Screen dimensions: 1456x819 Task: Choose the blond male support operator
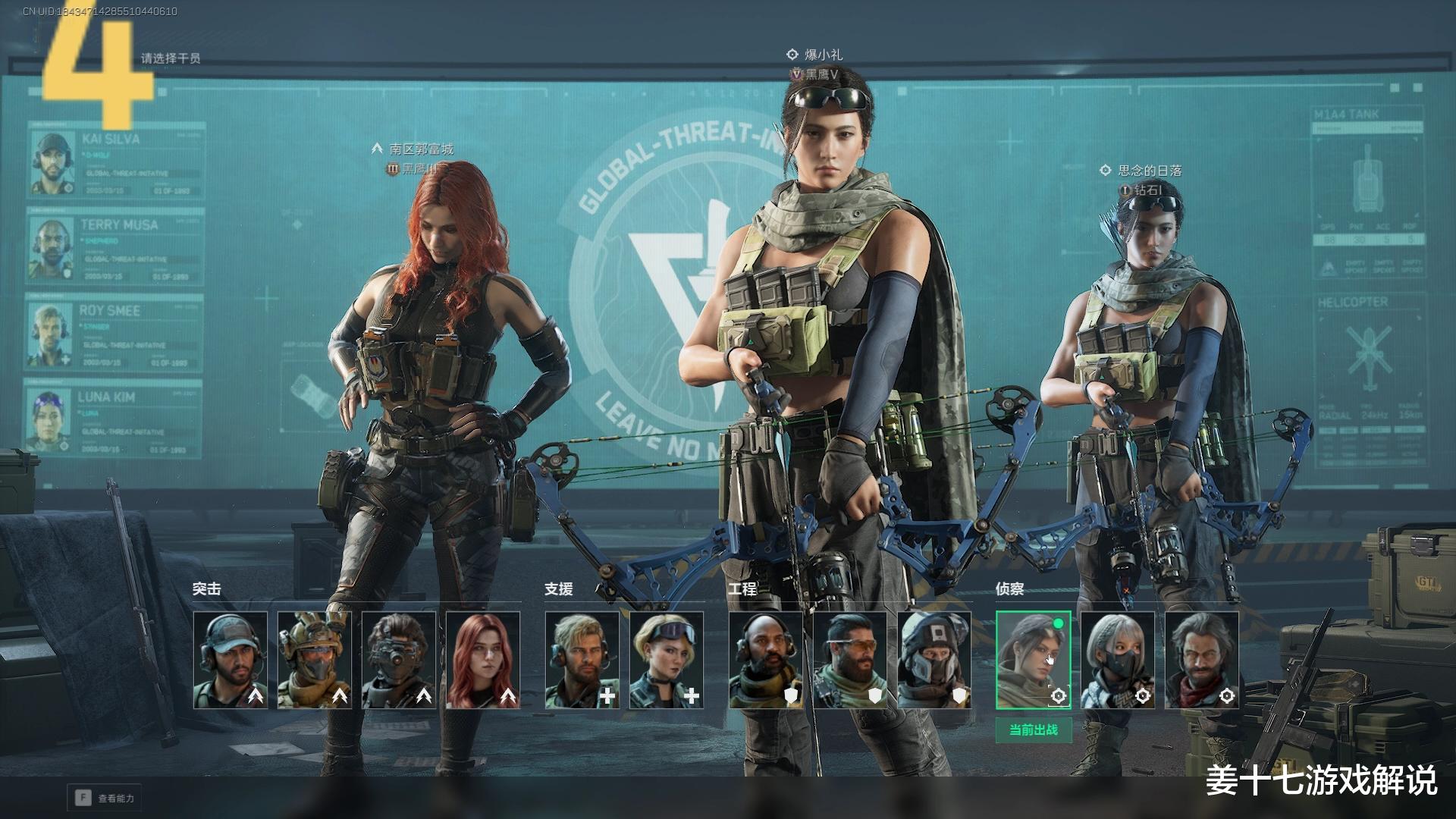[582, 660]
